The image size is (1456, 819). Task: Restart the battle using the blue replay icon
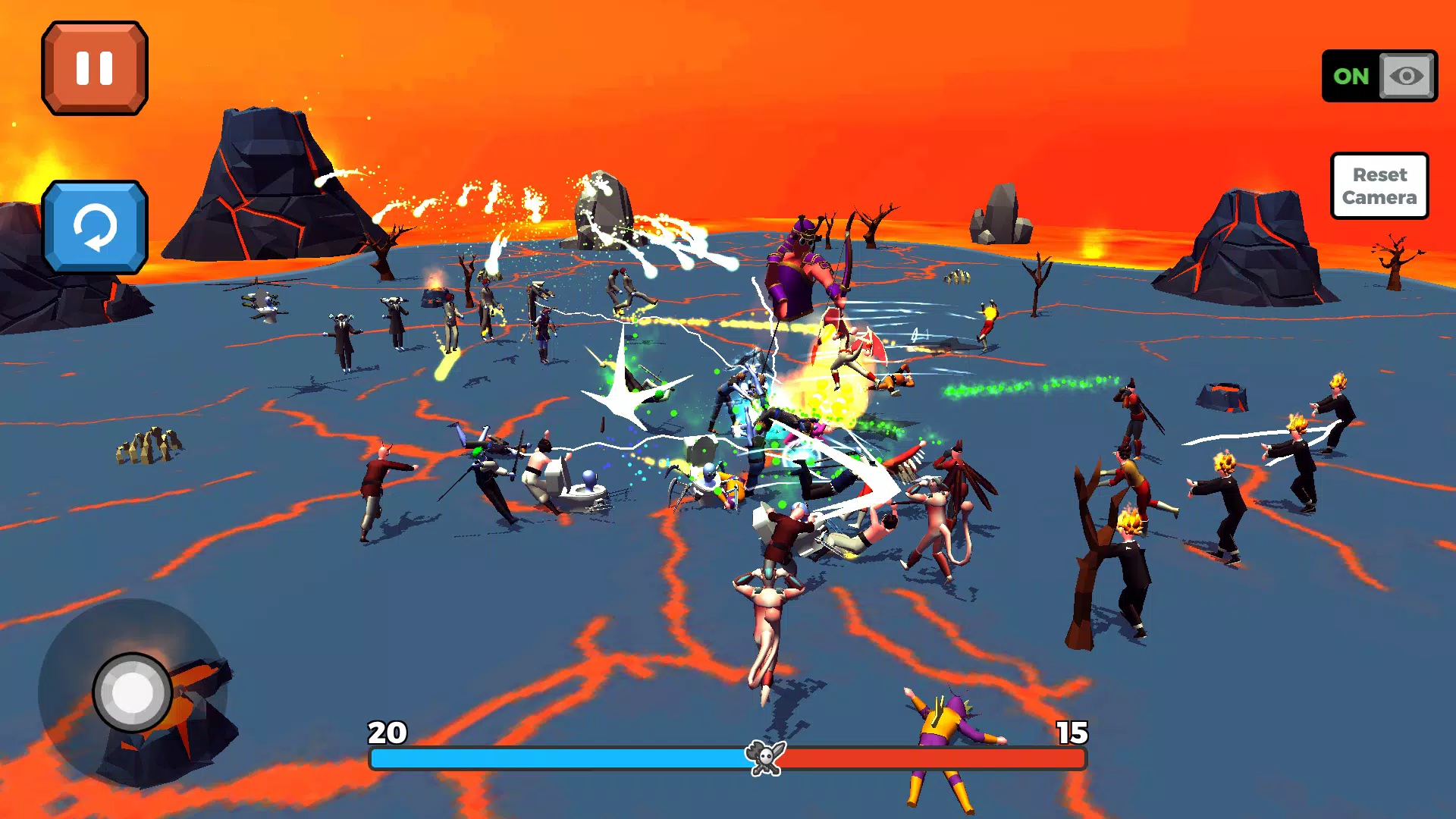[x=93, y=227]
